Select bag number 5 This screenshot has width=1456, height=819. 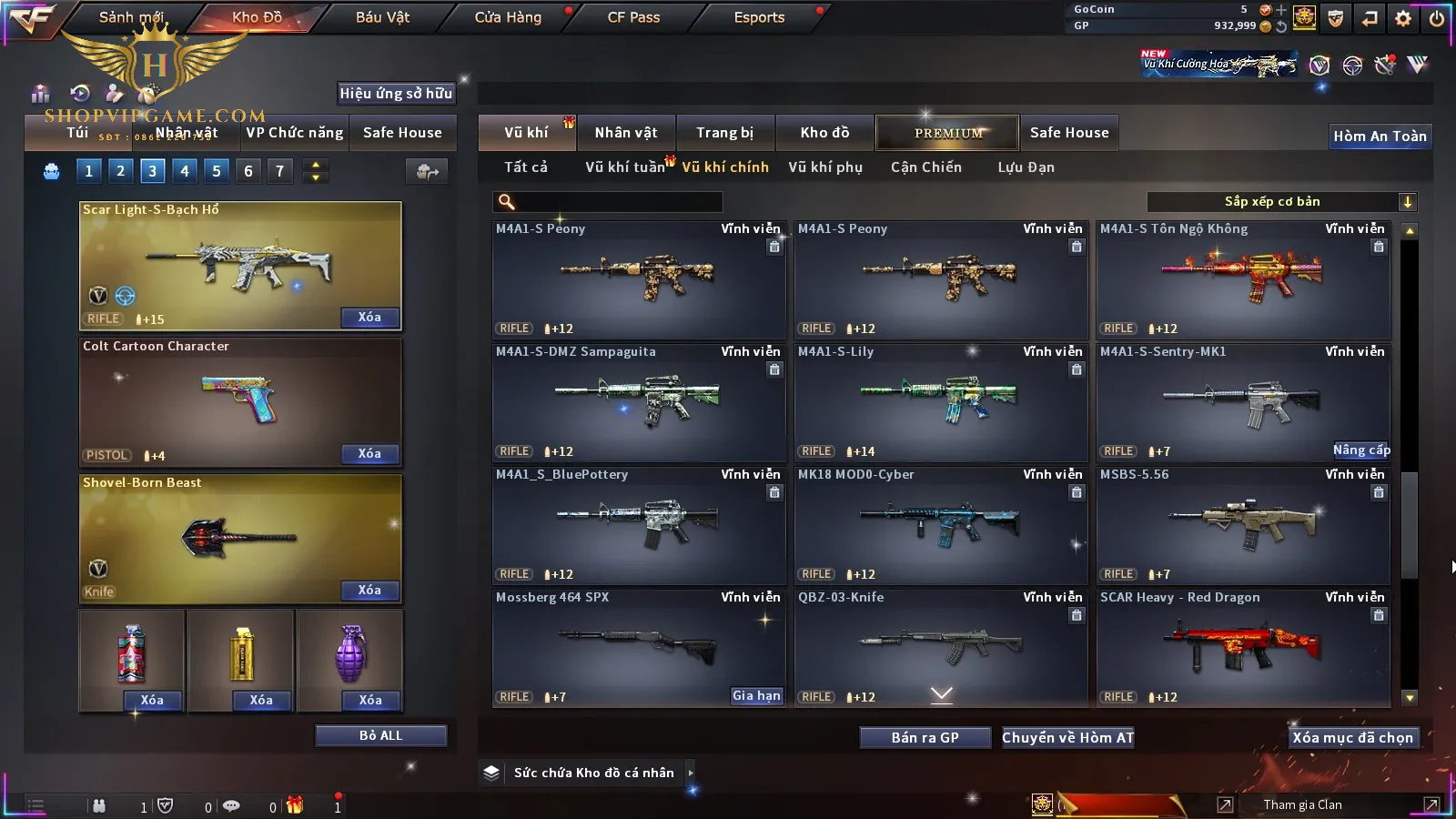pyautogui.click(x=217, y=171)
